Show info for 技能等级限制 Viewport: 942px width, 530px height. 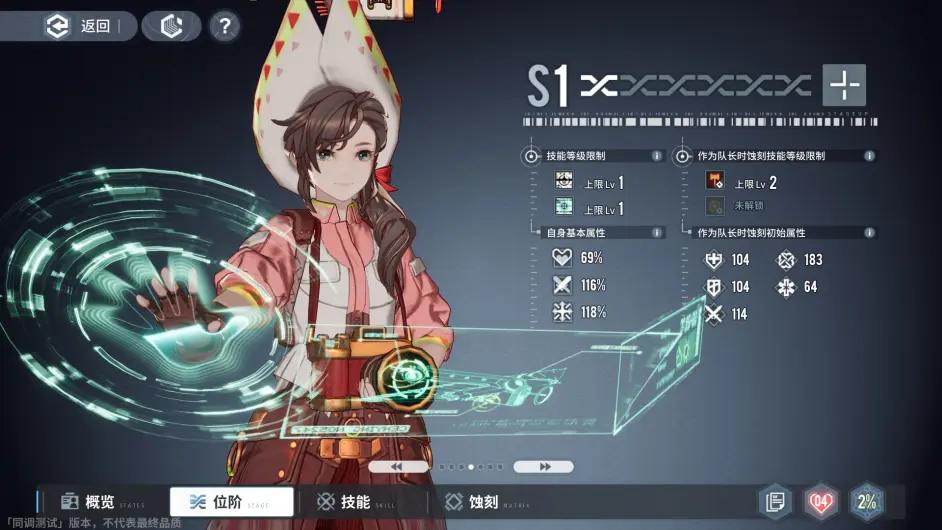[x=657, y=156]
